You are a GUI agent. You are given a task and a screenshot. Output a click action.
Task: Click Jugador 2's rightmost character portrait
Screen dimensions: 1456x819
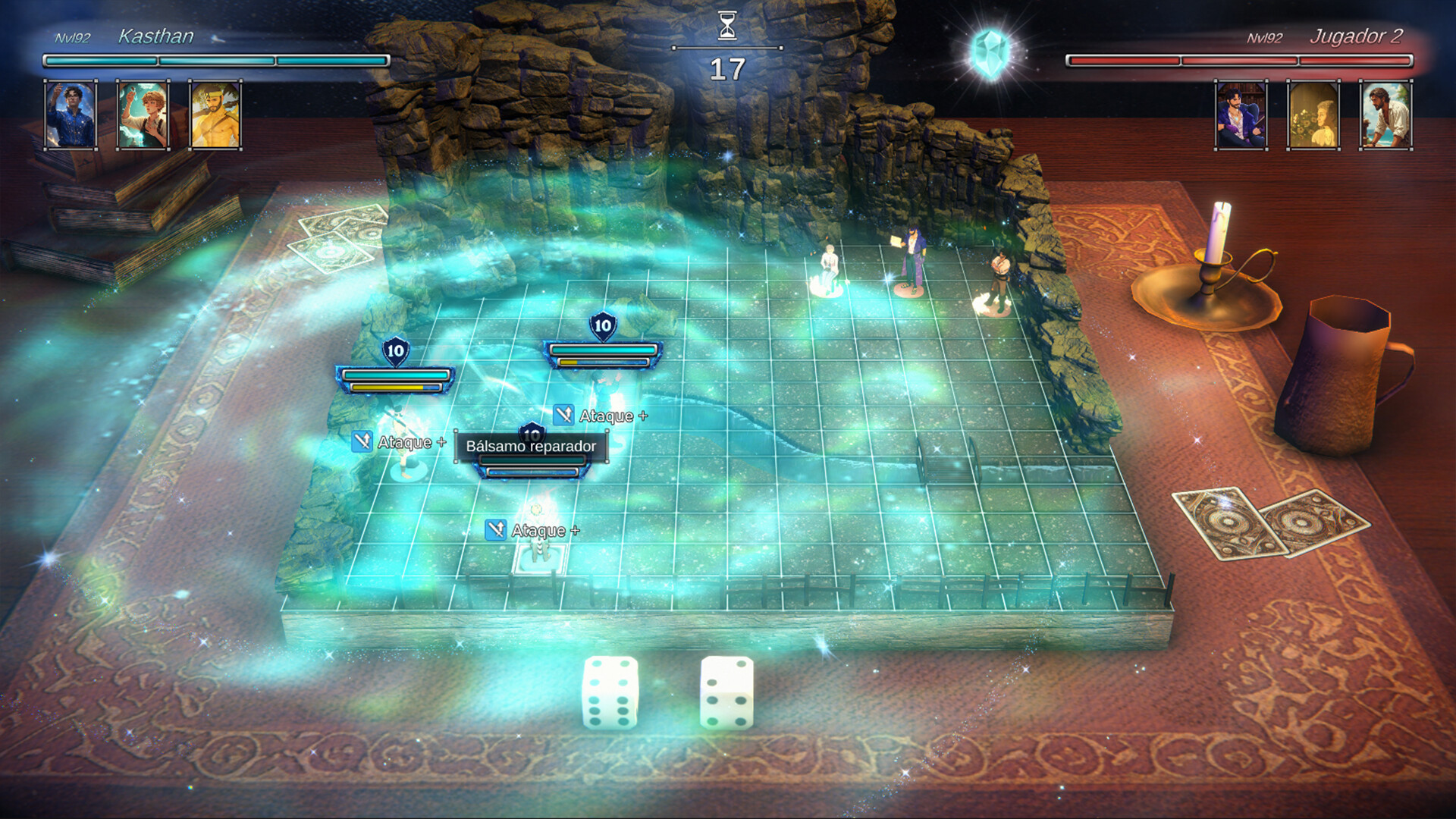[1385, 115]
